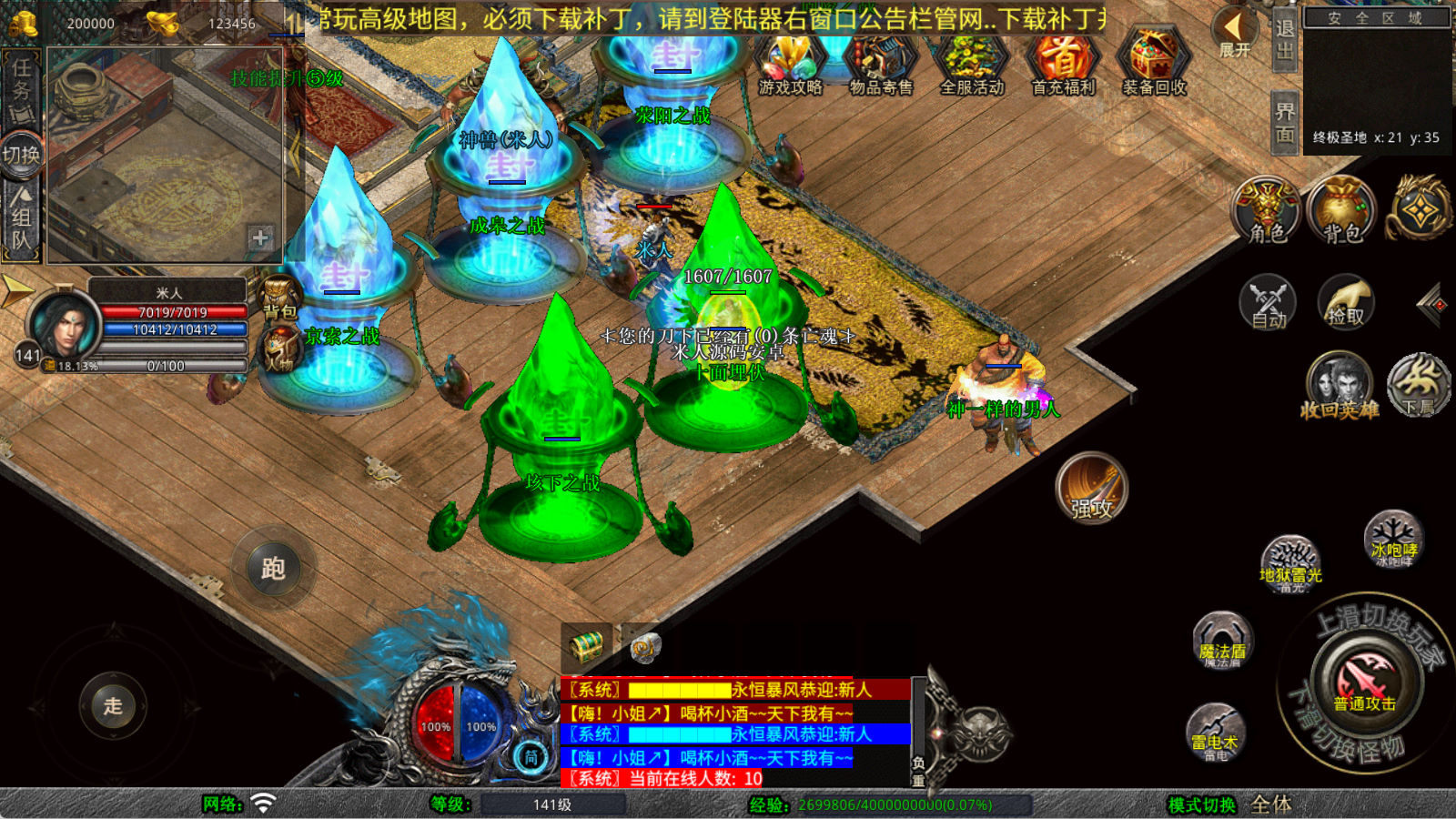Cast the 冰咆哮 ice roar skill
This screenshot has height=819, width=1456.
click(1394, 540)
